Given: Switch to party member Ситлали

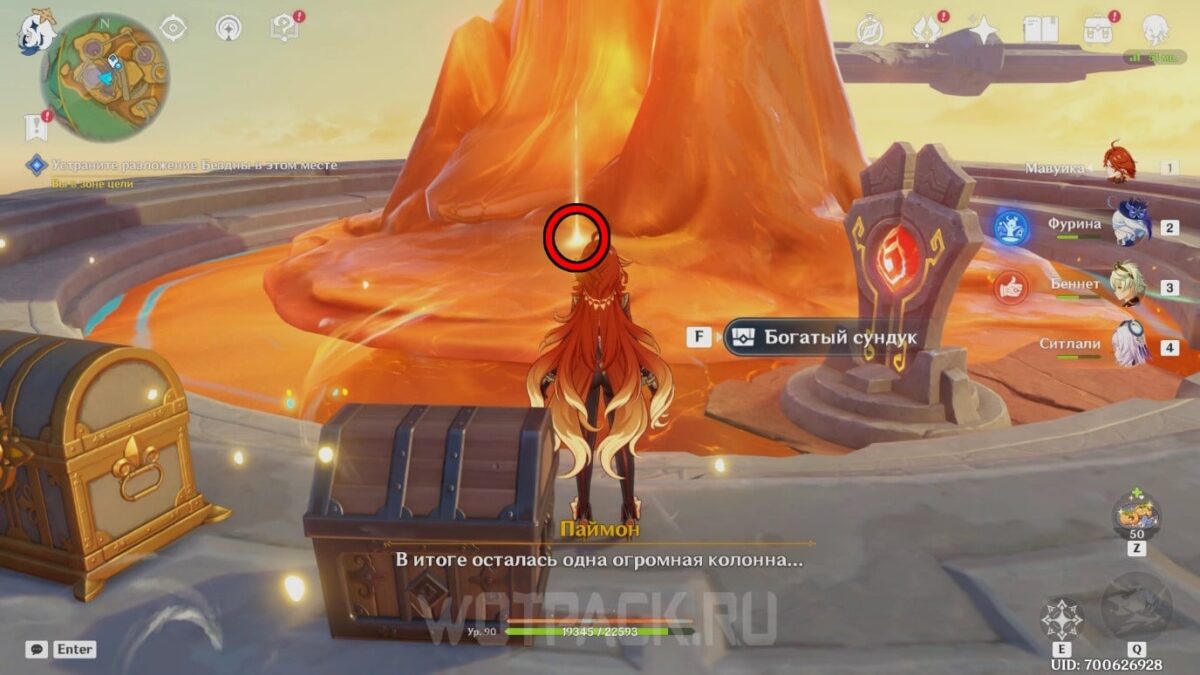Looking at the screenshot, I should click(1130, 344).
